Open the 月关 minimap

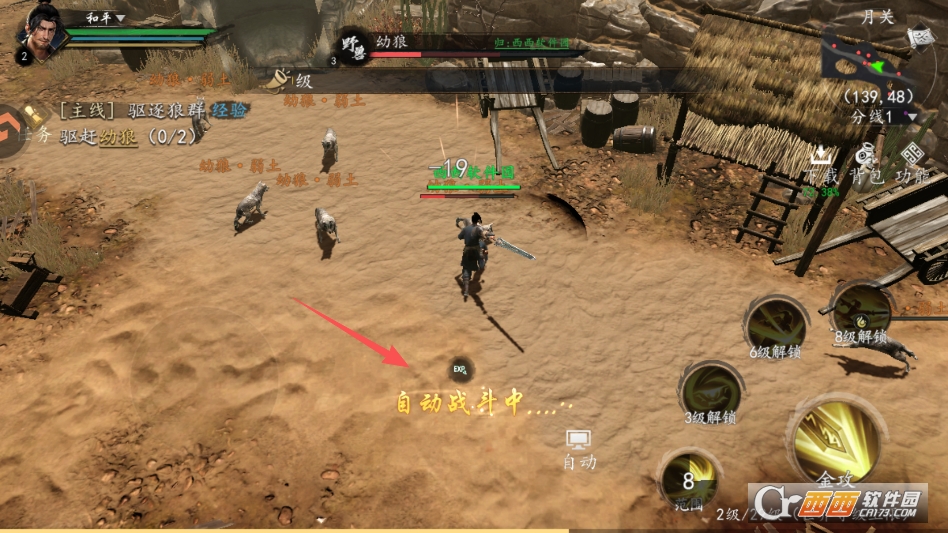tap(862, 58)
